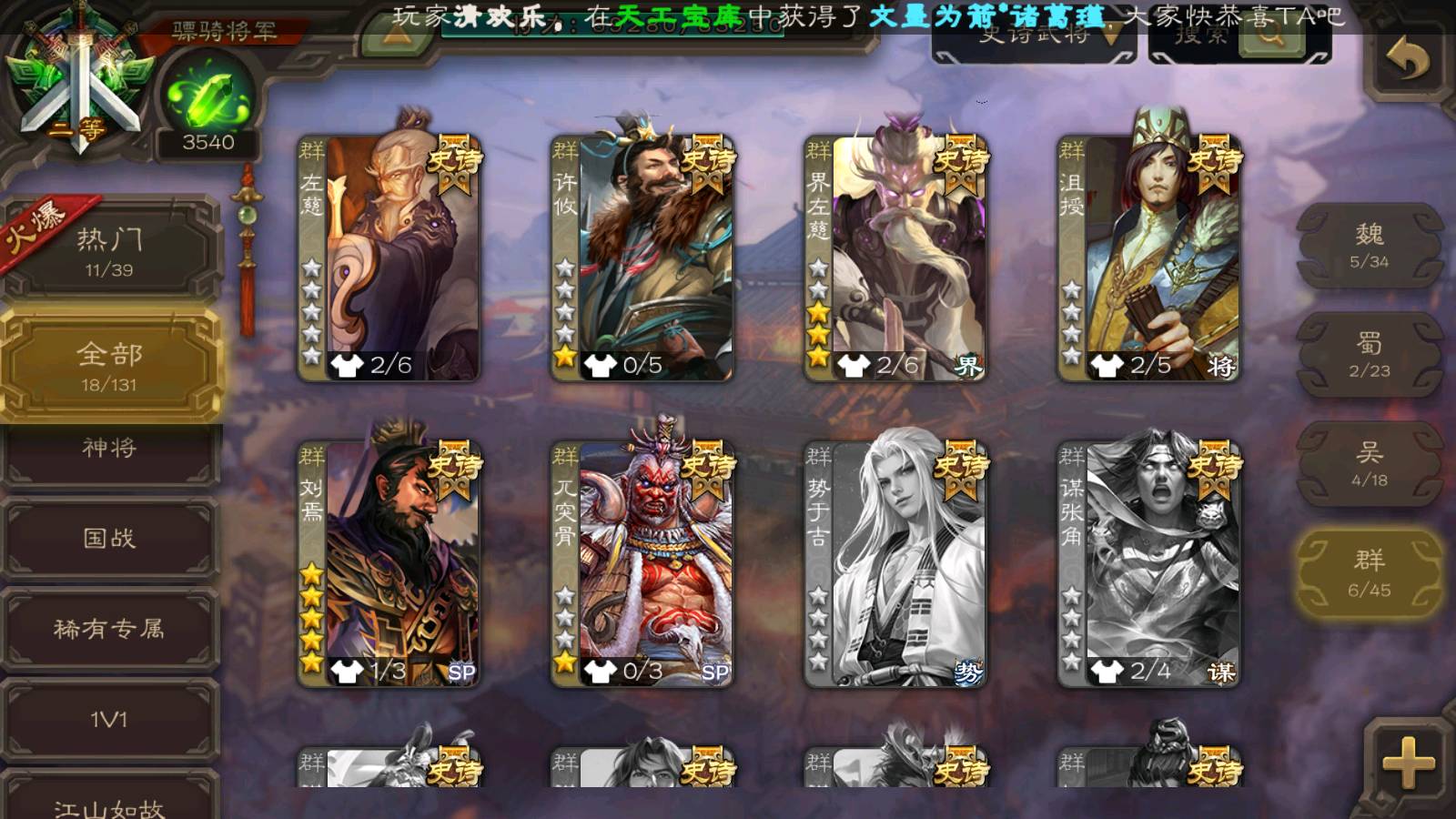1456x819 pixels.
Task: Click the golden plus button
Action: coord(1407,761)
